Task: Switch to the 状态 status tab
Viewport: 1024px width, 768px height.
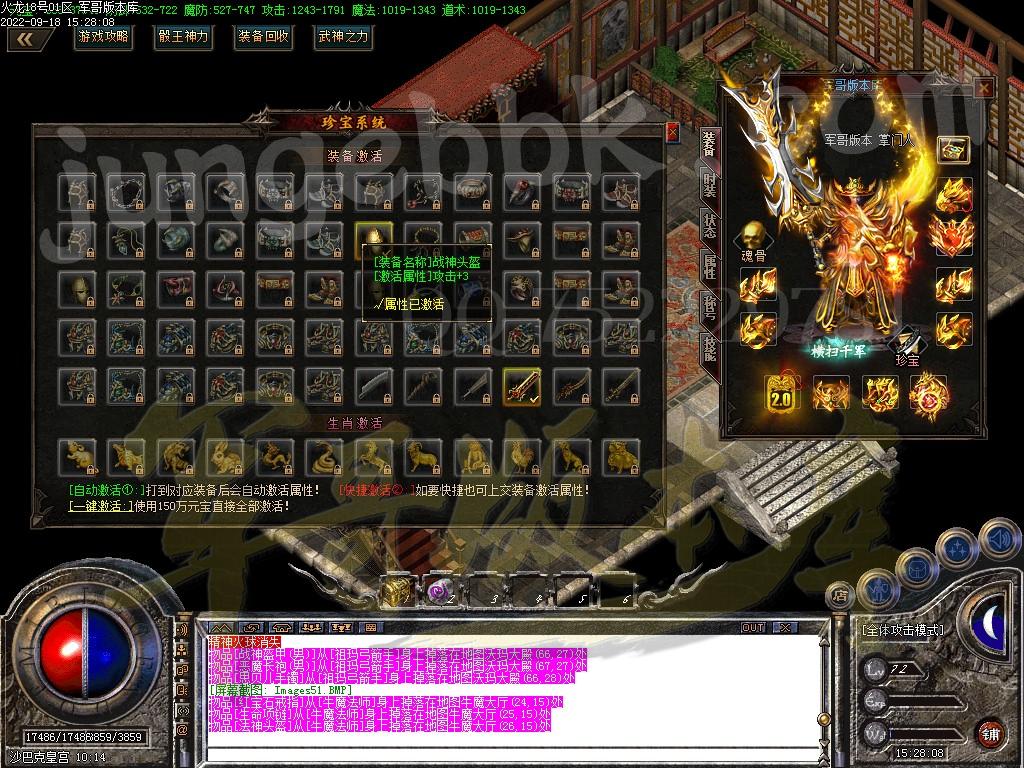Action: click(x=709, y=225)
